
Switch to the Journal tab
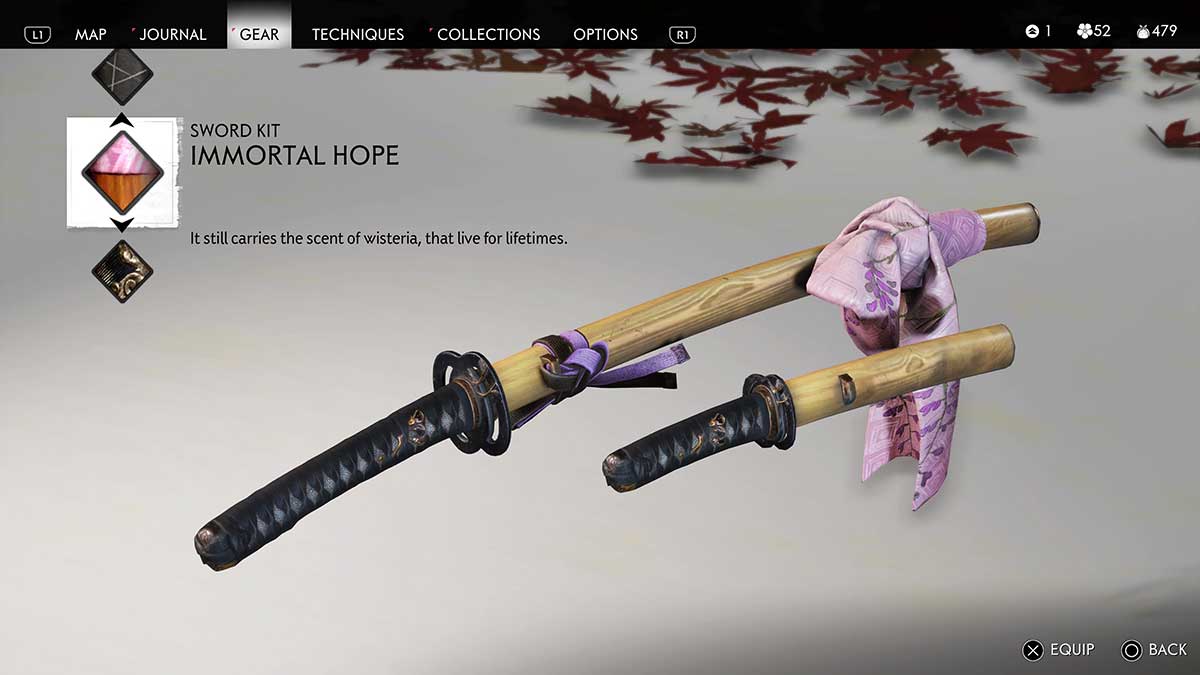(172, 34)
